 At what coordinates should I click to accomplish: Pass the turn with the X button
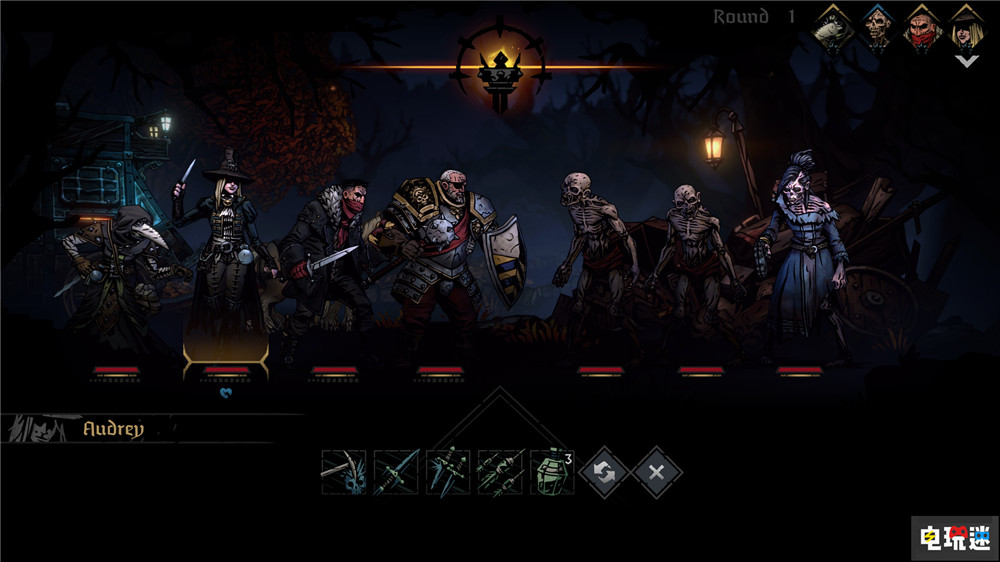[x=656, y=472]
